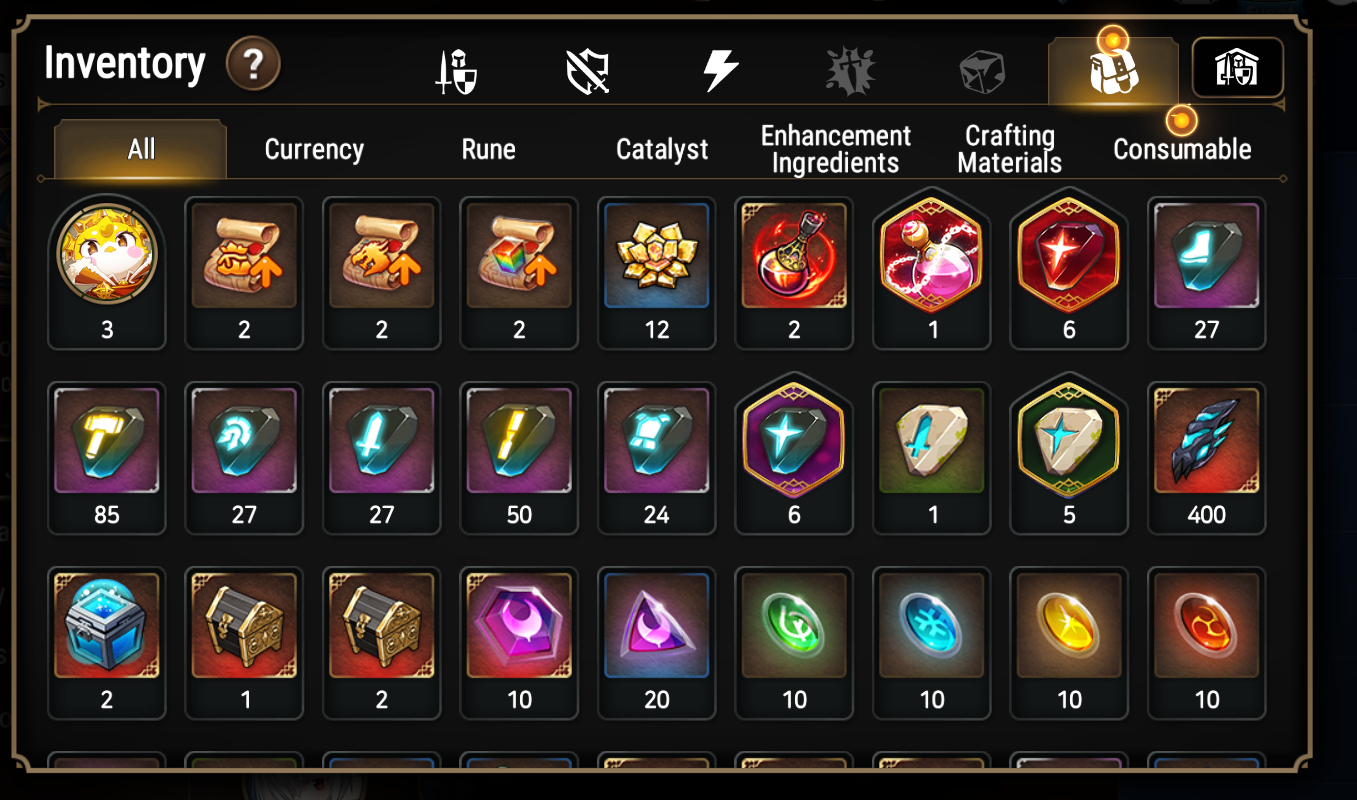Switch to the Currency tab
Viewport: 1357px width, 800px height.
313,148
